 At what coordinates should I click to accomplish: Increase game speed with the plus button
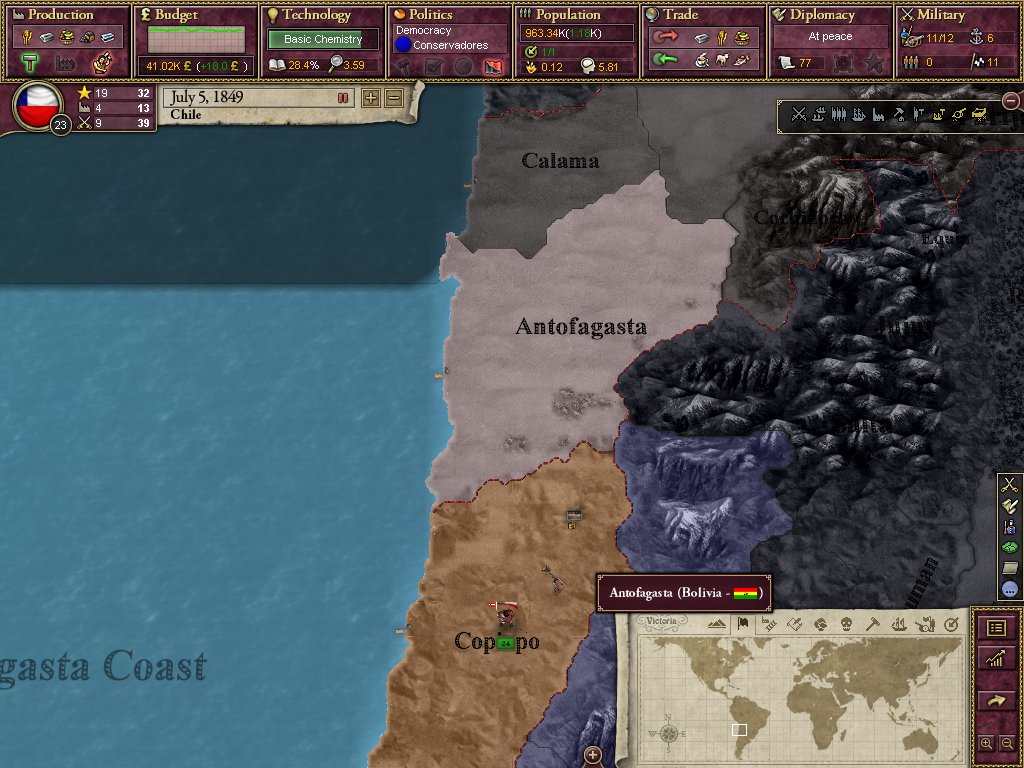(x=371, y=98)
